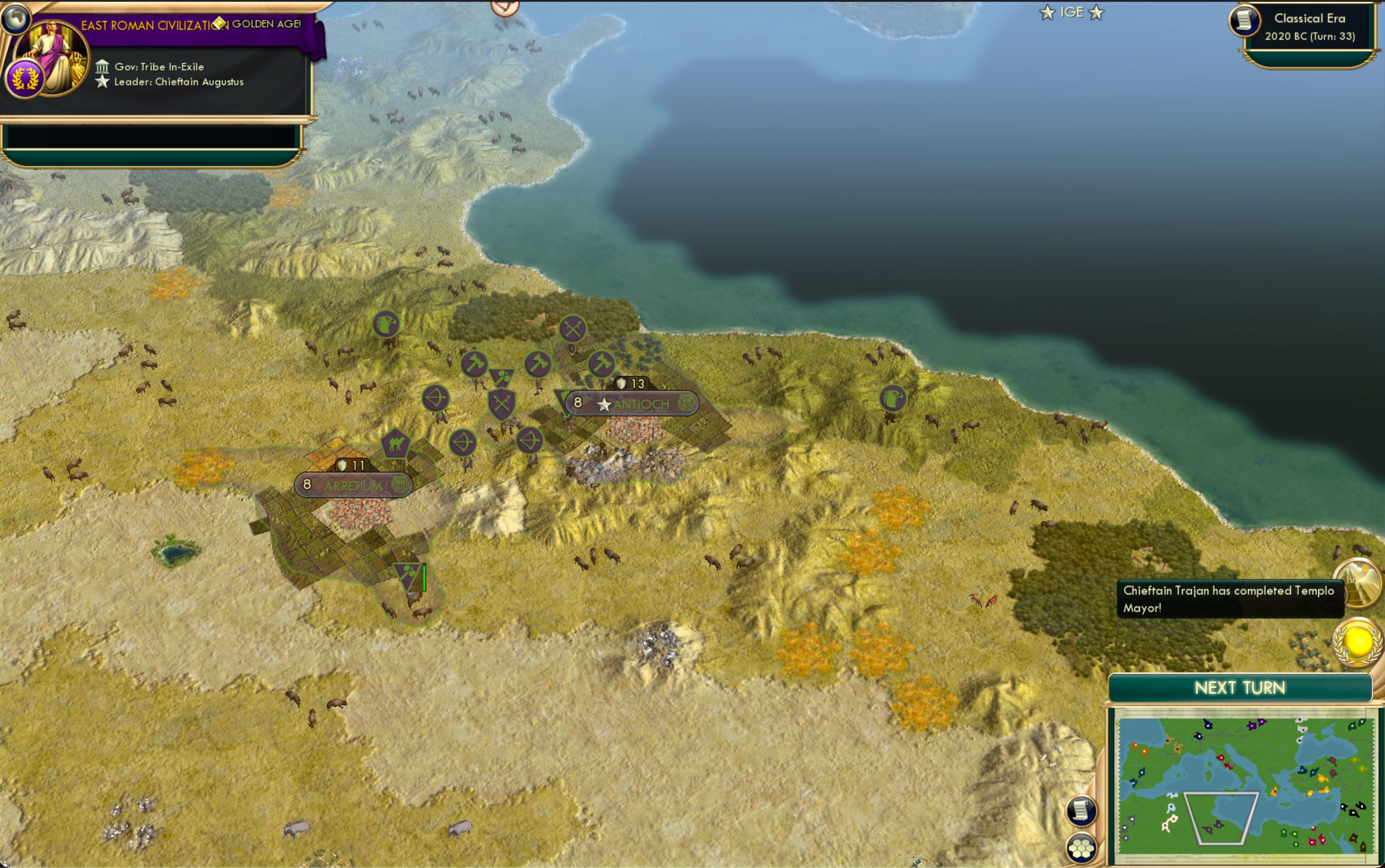Select the eagle scout unit flag near Antioch
Image resolution: width=1385 pixels, height=868 pixels.
point(386,325)
